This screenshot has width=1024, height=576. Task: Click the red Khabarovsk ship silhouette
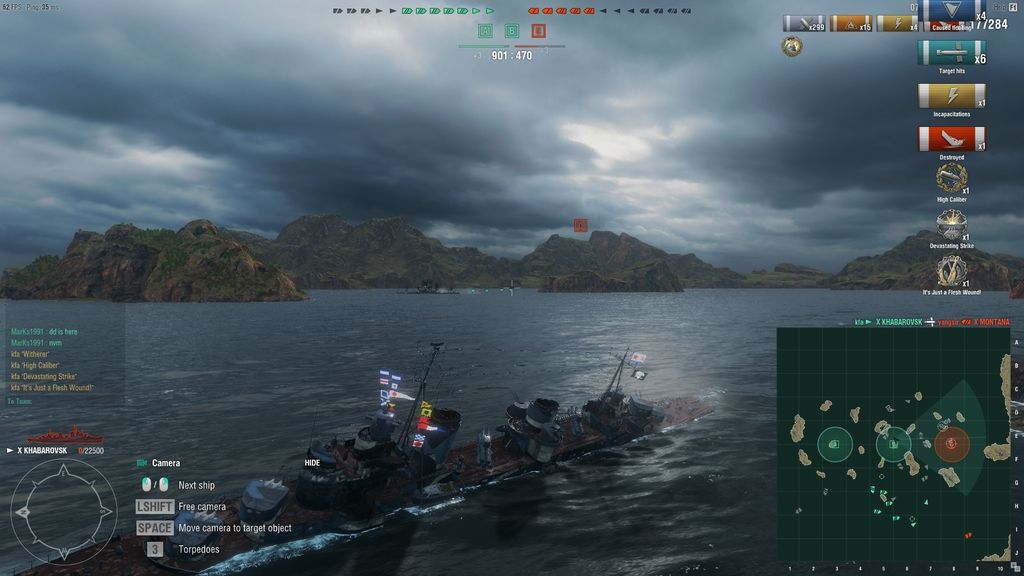coord(64,436)
